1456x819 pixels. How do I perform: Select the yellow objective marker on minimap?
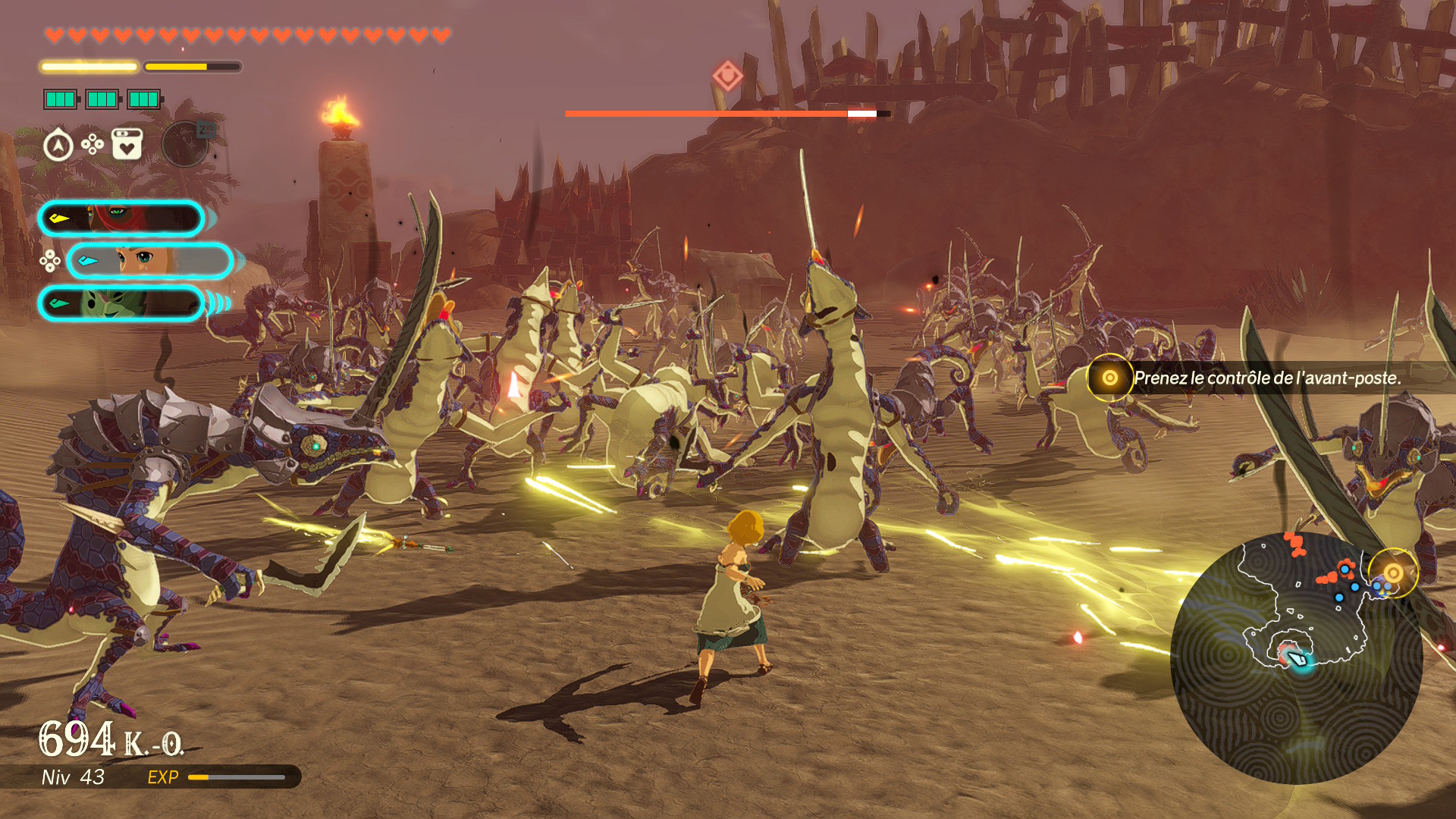pyautogui.click(x=1392, y=573)
